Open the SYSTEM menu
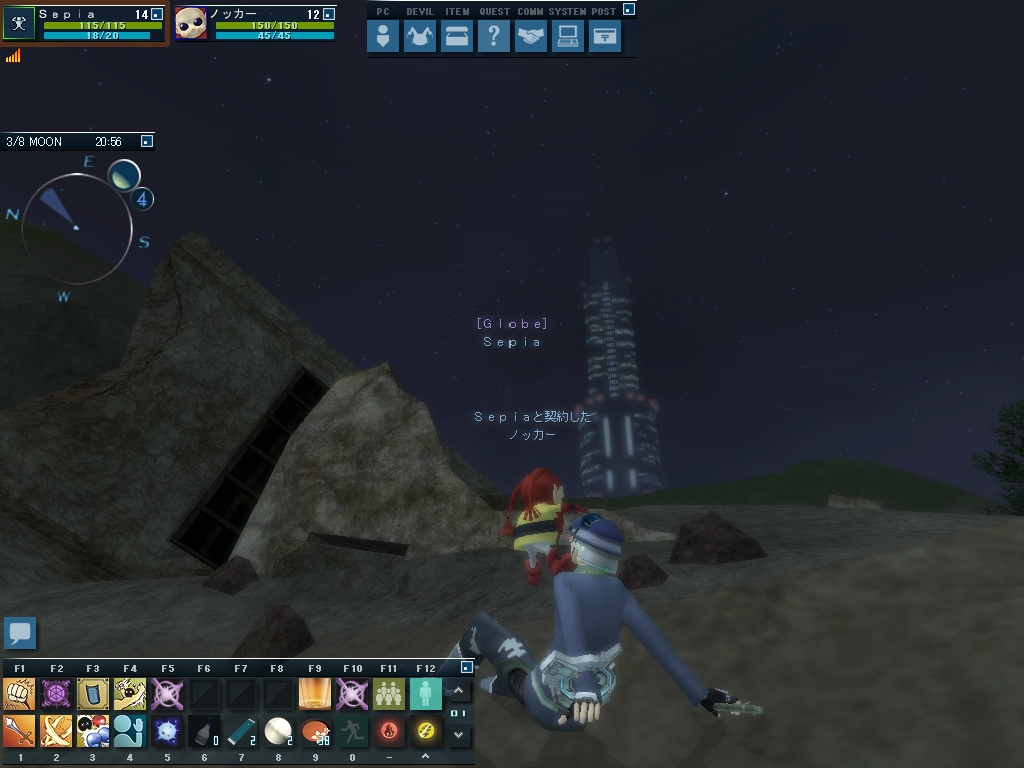1024x768 pixels. click(568, 38)
